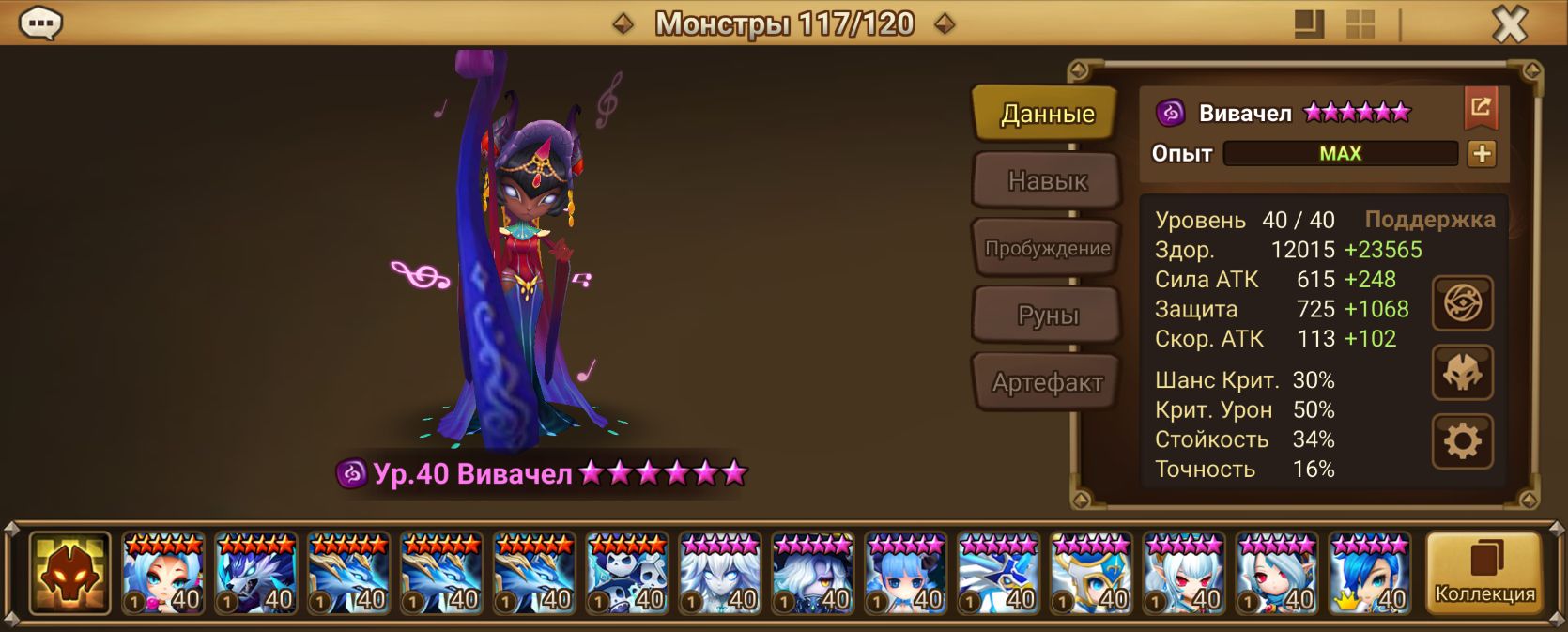Switch to the Данные tab

[1046, 114]
